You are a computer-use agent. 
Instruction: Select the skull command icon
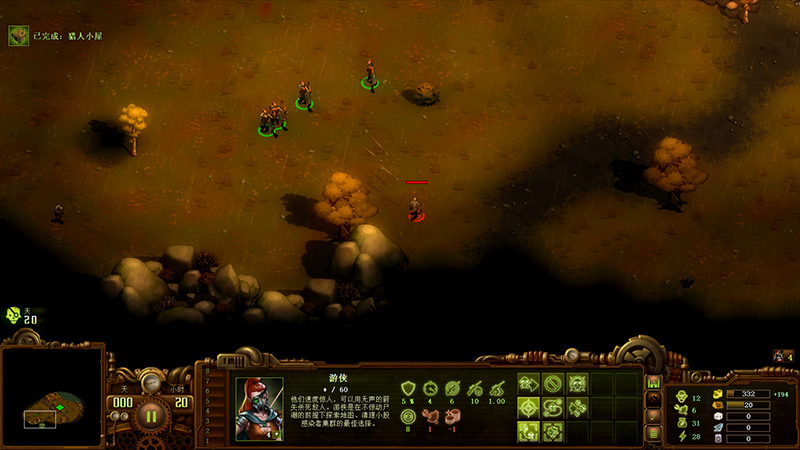[577, 383]
